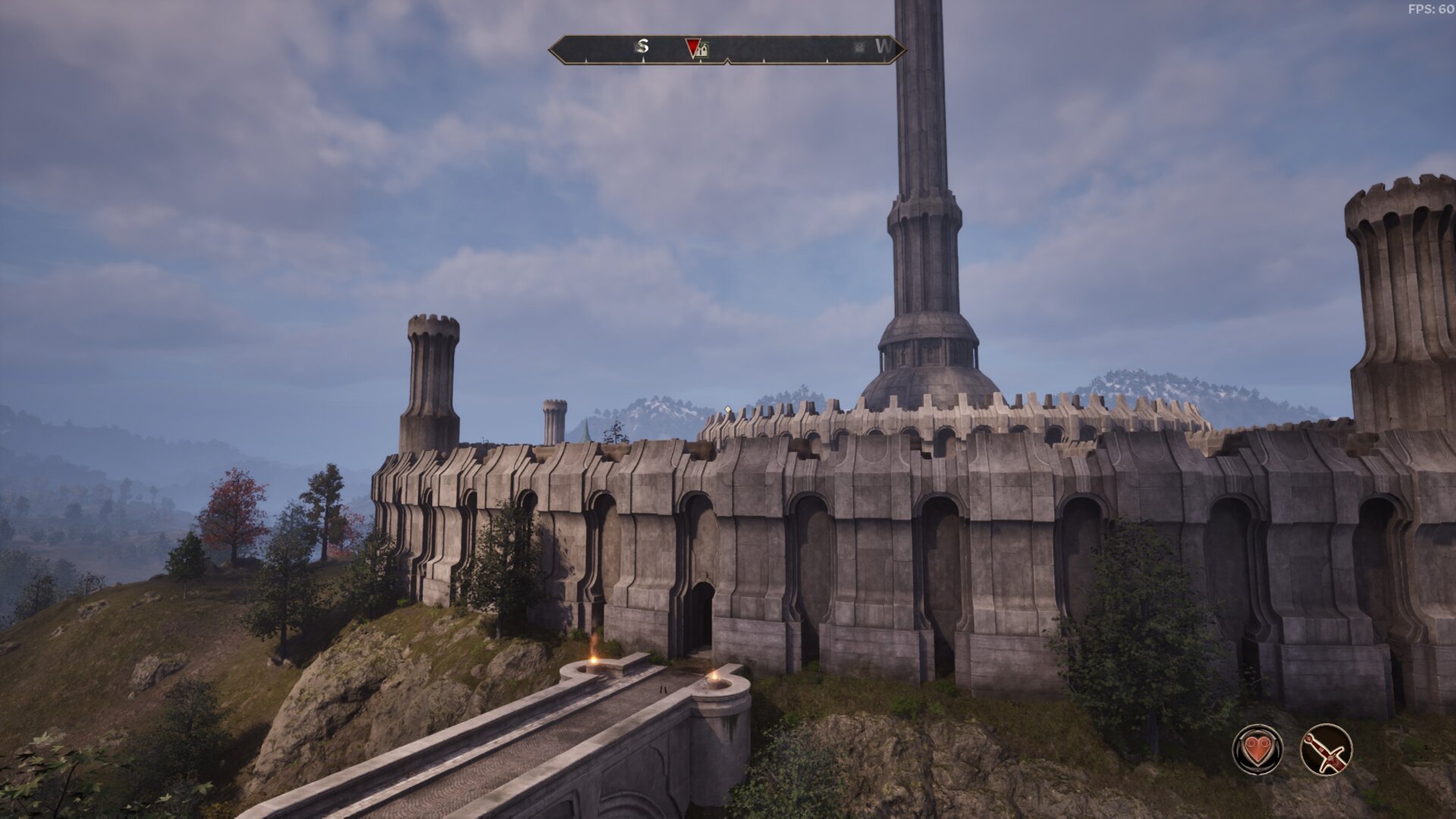Select the heart-shaped healing spell icon
Screen dimensions: 1456x819
(x=1257, y=749)
